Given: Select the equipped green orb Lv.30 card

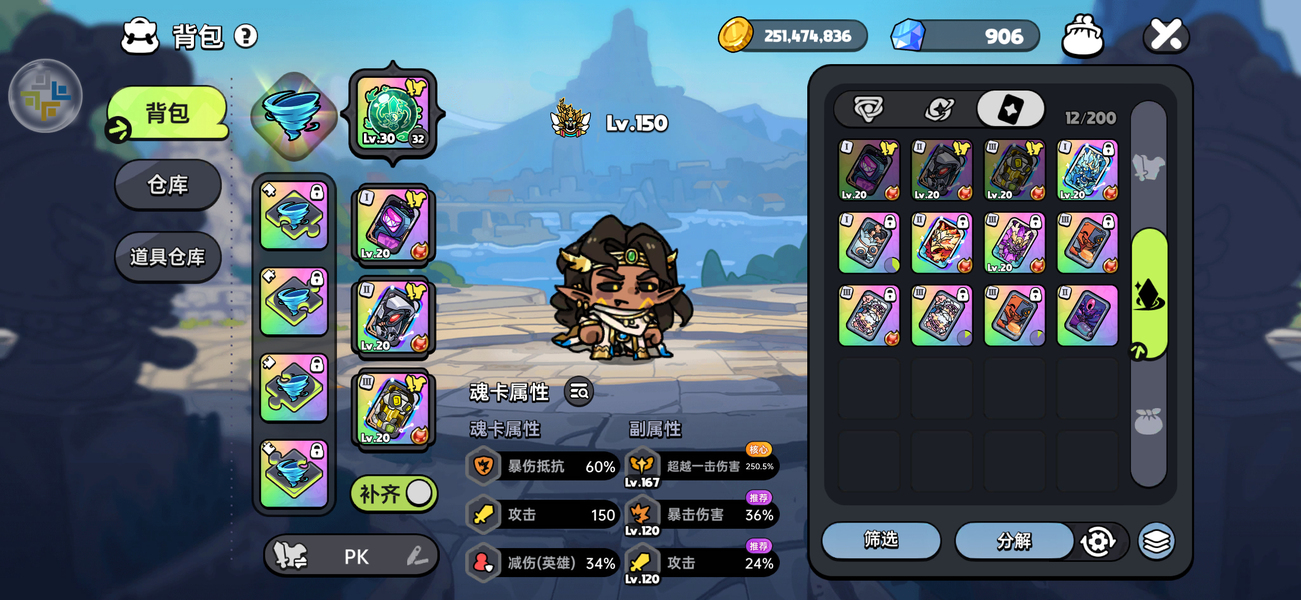Looking at the screenshot, I should pos(392,112).
